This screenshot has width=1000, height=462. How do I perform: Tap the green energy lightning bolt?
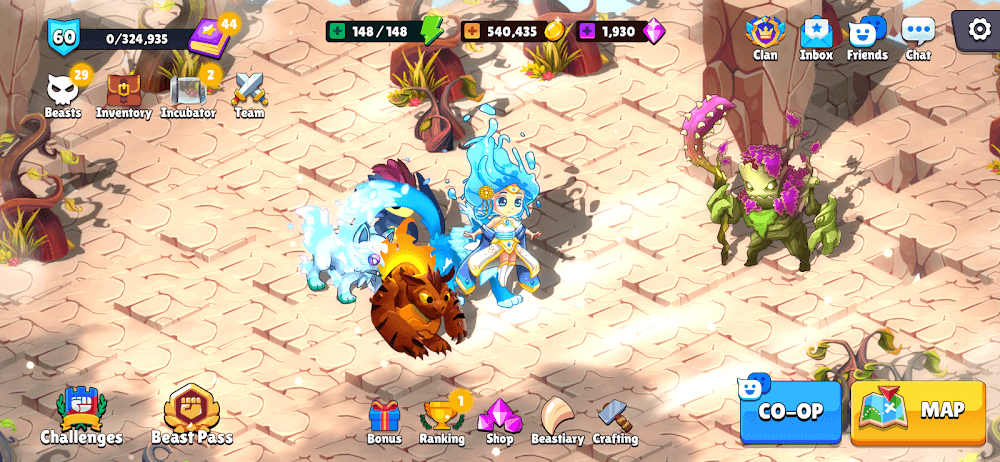pyautogui.click(x=432, y=30)
